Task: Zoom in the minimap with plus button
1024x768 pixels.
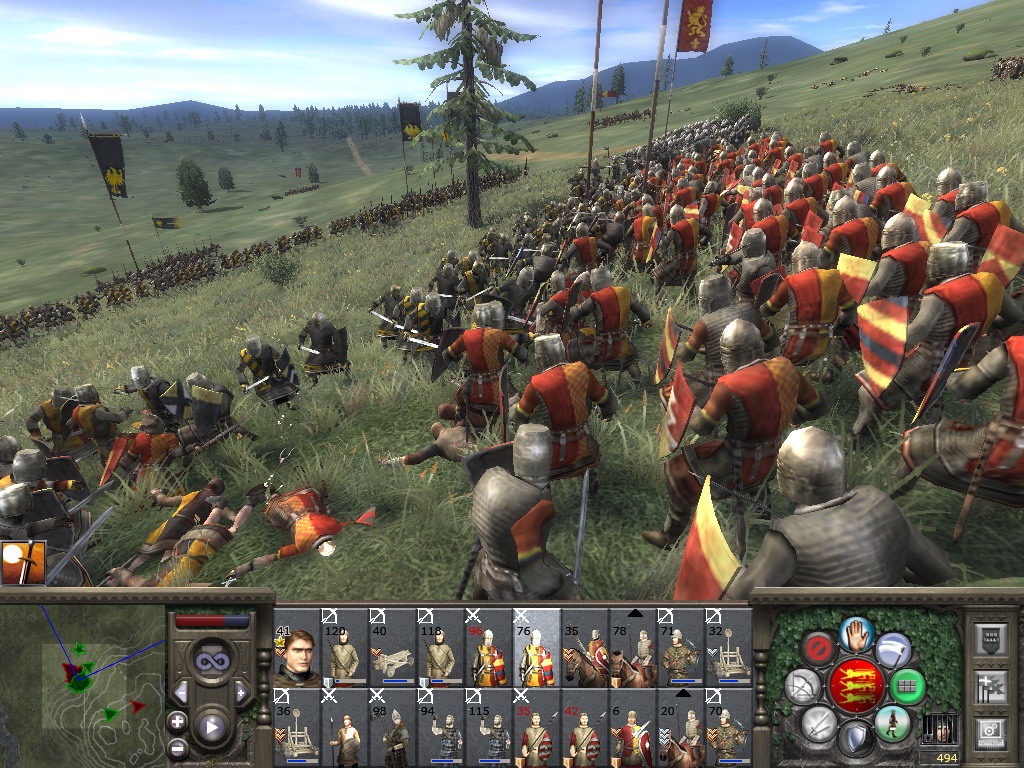Action: [x=178, y=721]
